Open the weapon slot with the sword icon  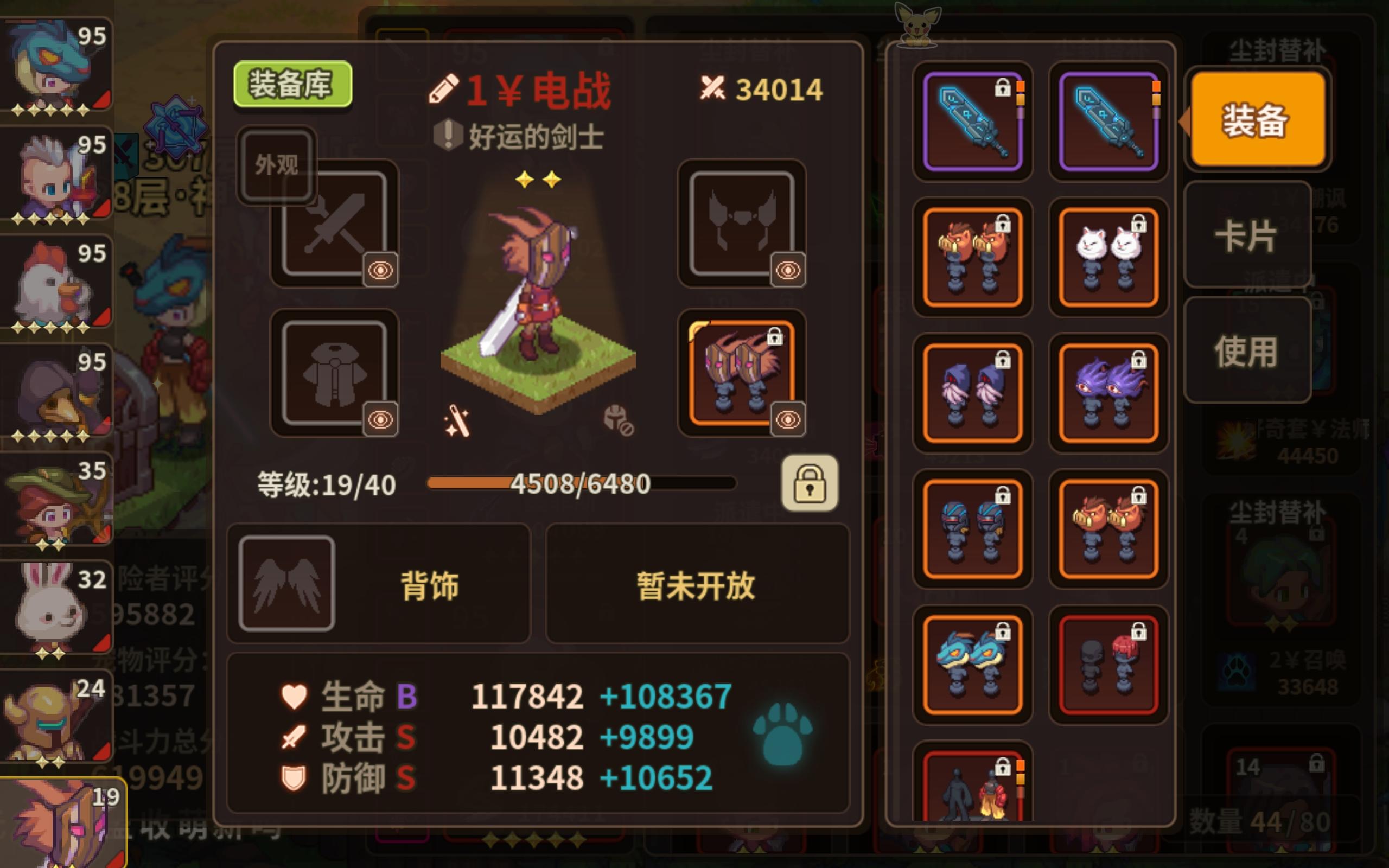336,221
